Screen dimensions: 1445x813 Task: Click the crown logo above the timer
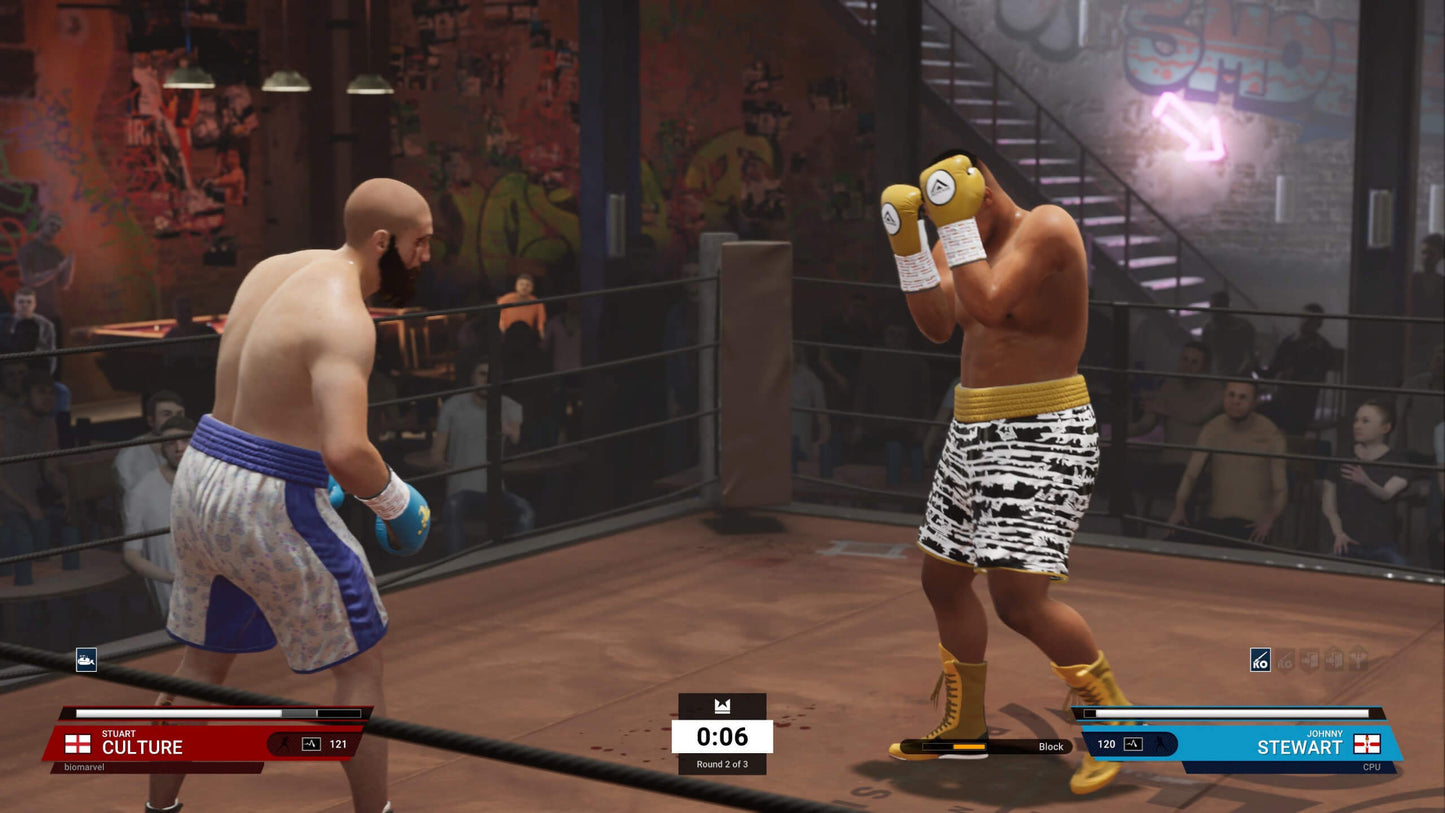pyautogui.click(x=722, y=706)
